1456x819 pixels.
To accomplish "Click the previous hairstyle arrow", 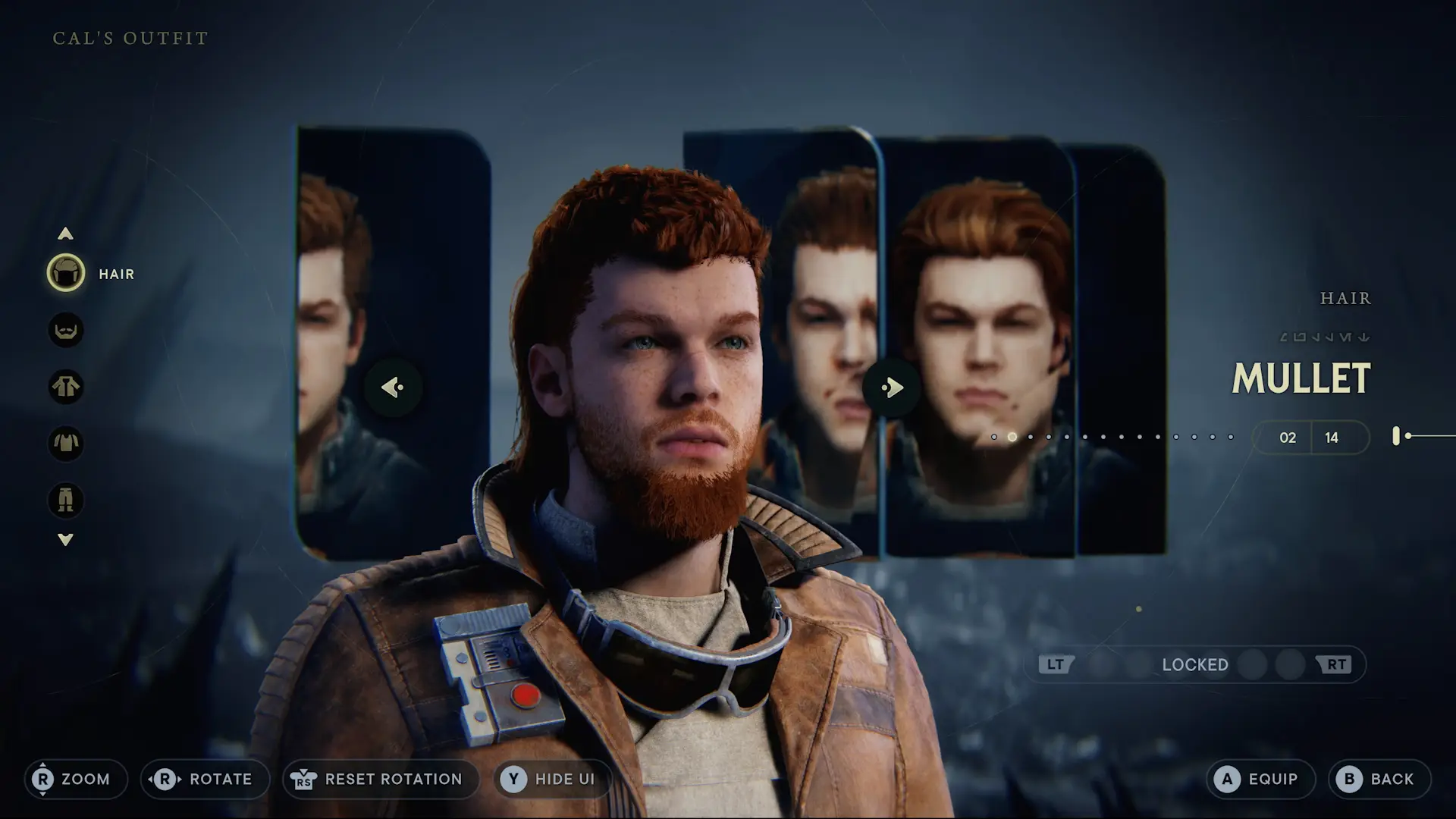I will [x=391, y=387].
